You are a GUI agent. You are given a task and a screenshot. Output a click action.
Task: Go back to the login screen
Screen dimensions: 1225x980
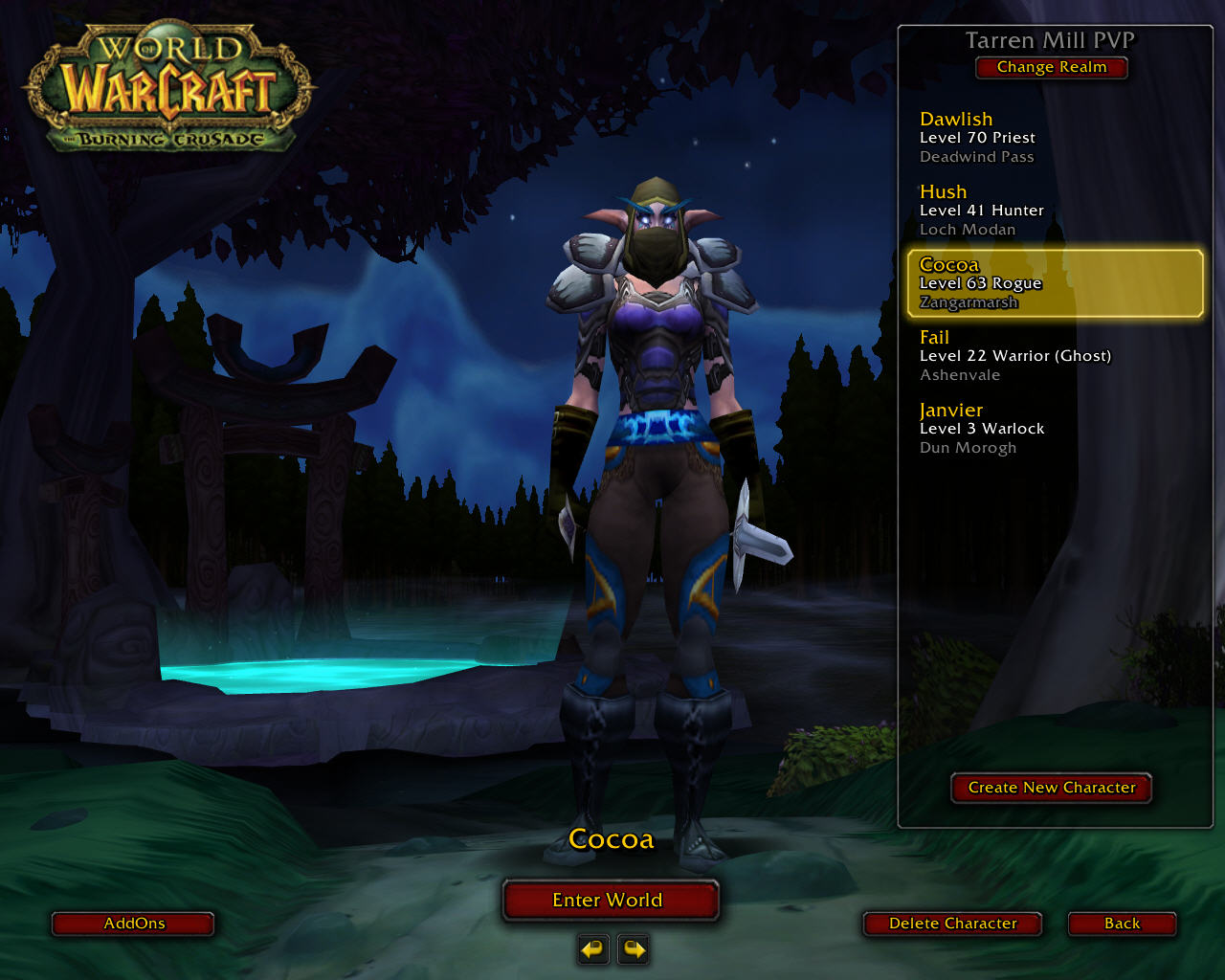pyautogui.click(x=1122, y=924)
